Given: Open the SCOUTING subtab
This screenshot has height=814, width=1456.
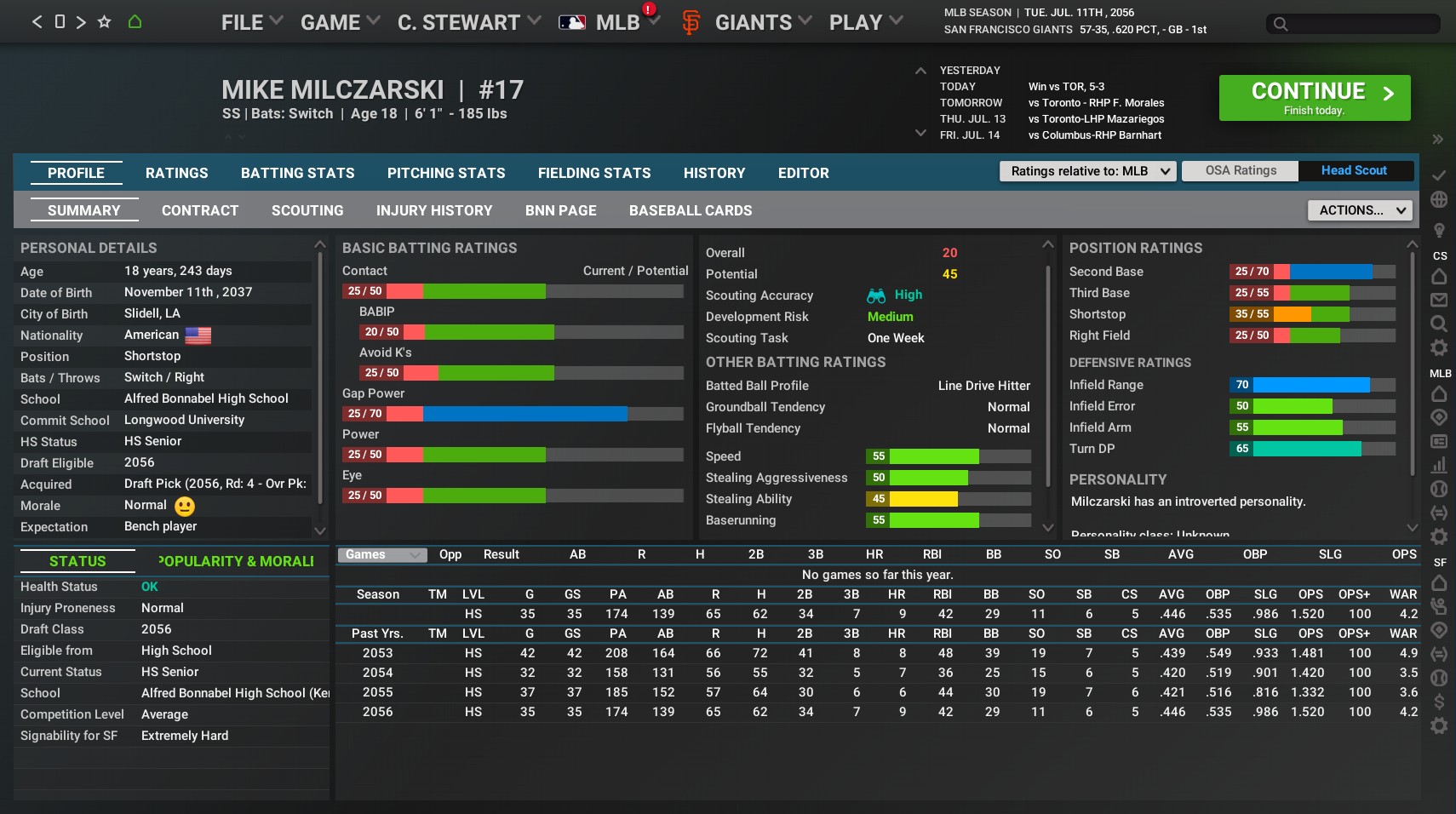Looking at the screenshot, I should coord(307,210).
